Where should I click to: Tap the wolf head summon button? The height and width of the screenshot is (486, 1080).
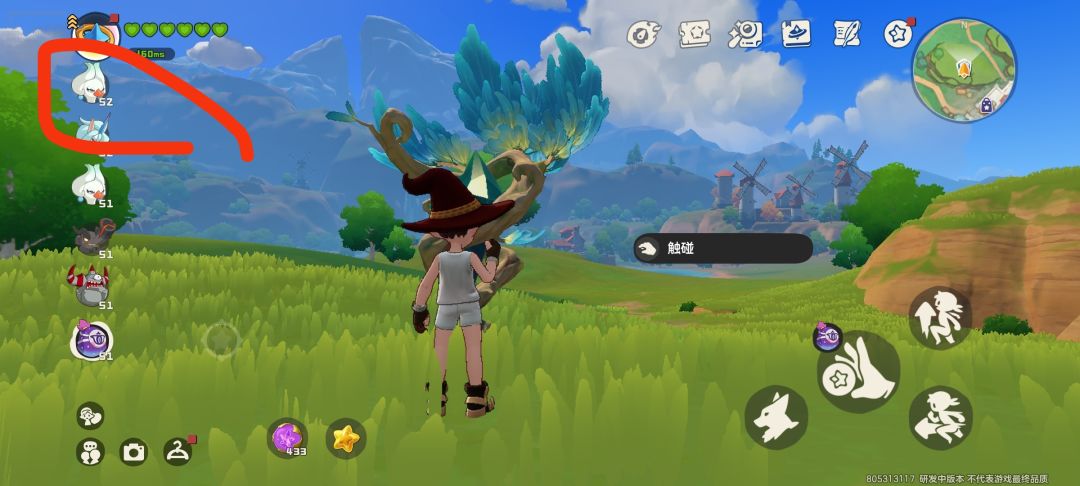[x=776, y=416]
